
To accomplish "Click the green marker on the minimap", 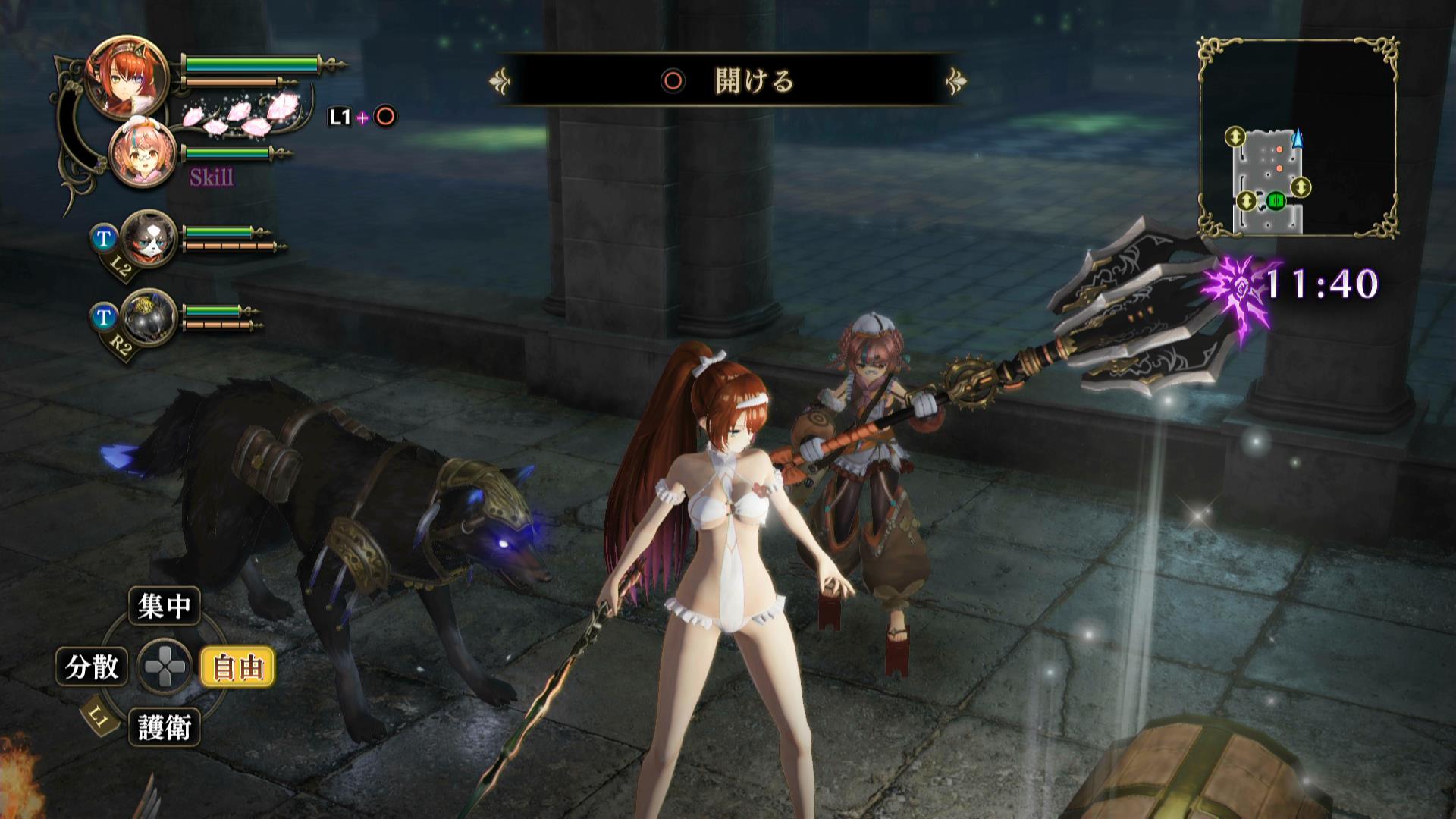I will 1276,201.
